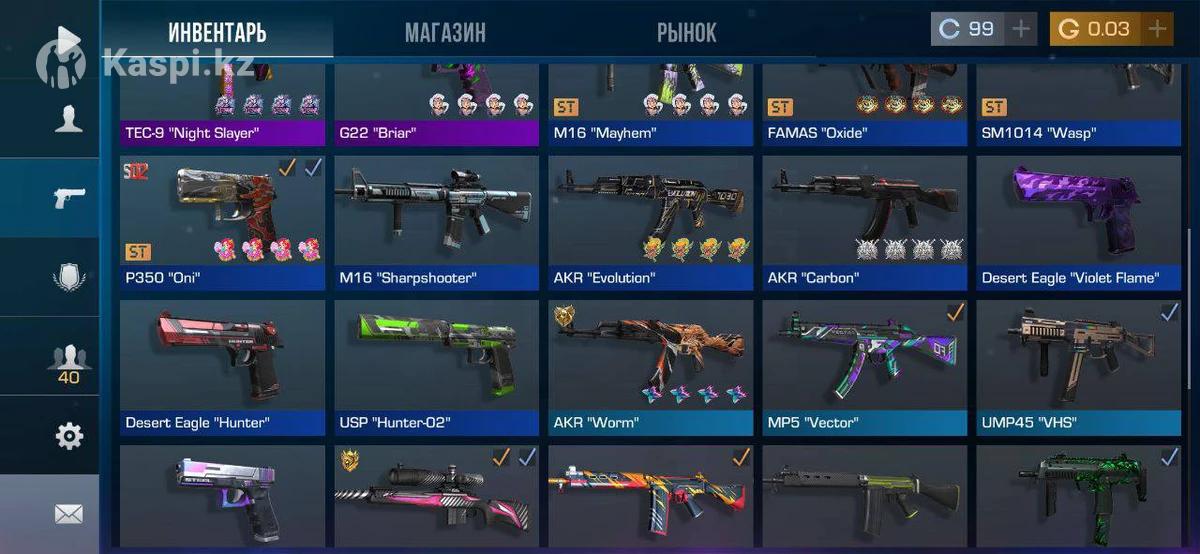Choose the Desert Eagle "Hunter" skin
1200x554 pixels.
tap(222, 367)
